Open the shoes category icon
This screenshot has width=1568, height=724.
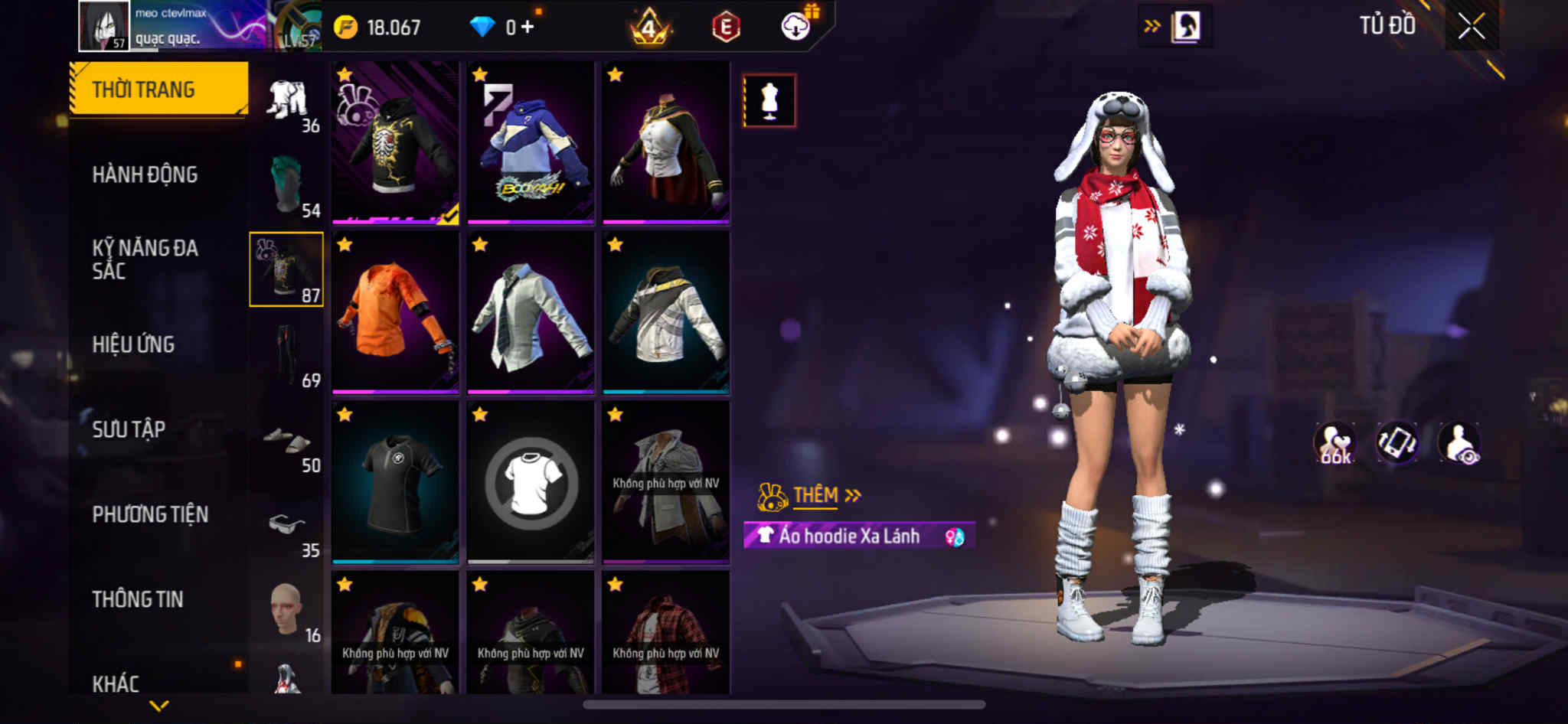pyautogui.click(x=288, y=441)
